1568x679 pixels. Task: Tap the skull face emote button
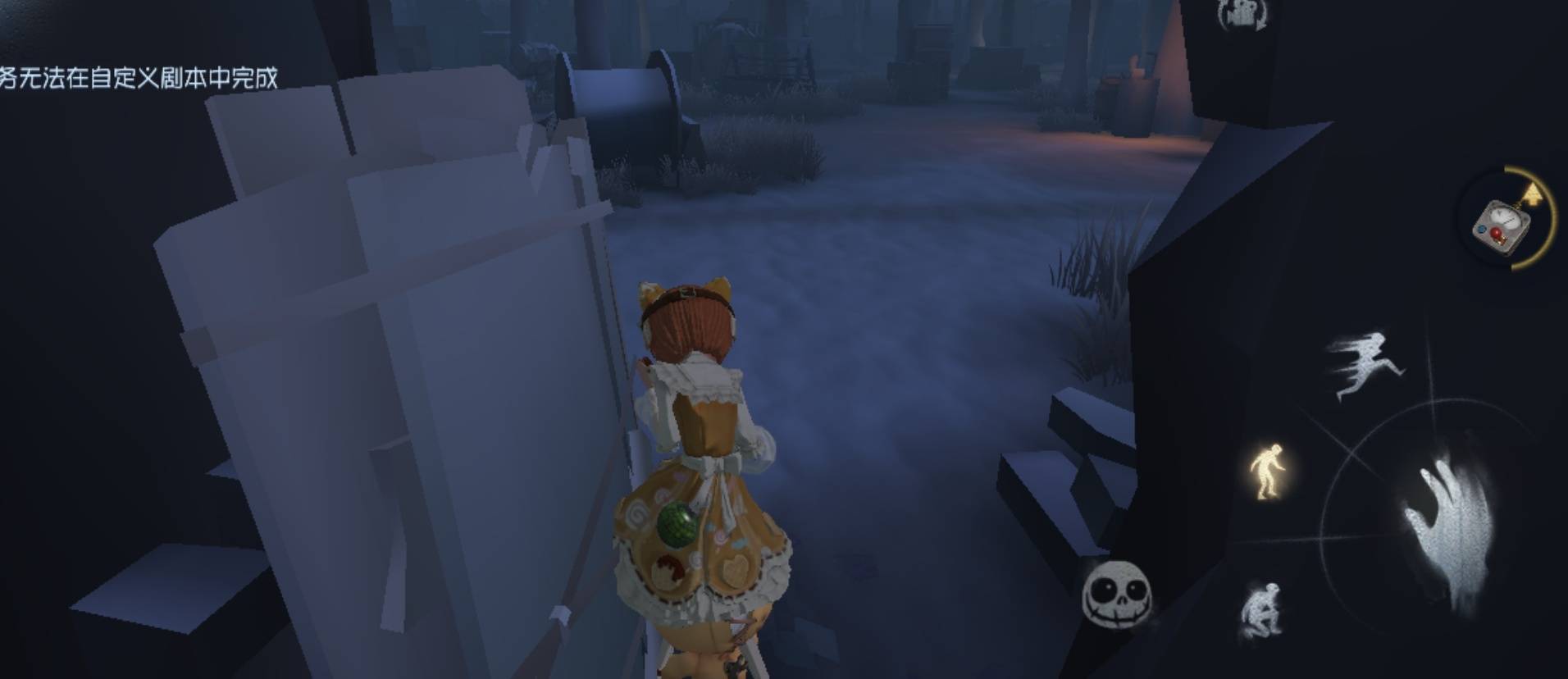tap(1116, 594)
